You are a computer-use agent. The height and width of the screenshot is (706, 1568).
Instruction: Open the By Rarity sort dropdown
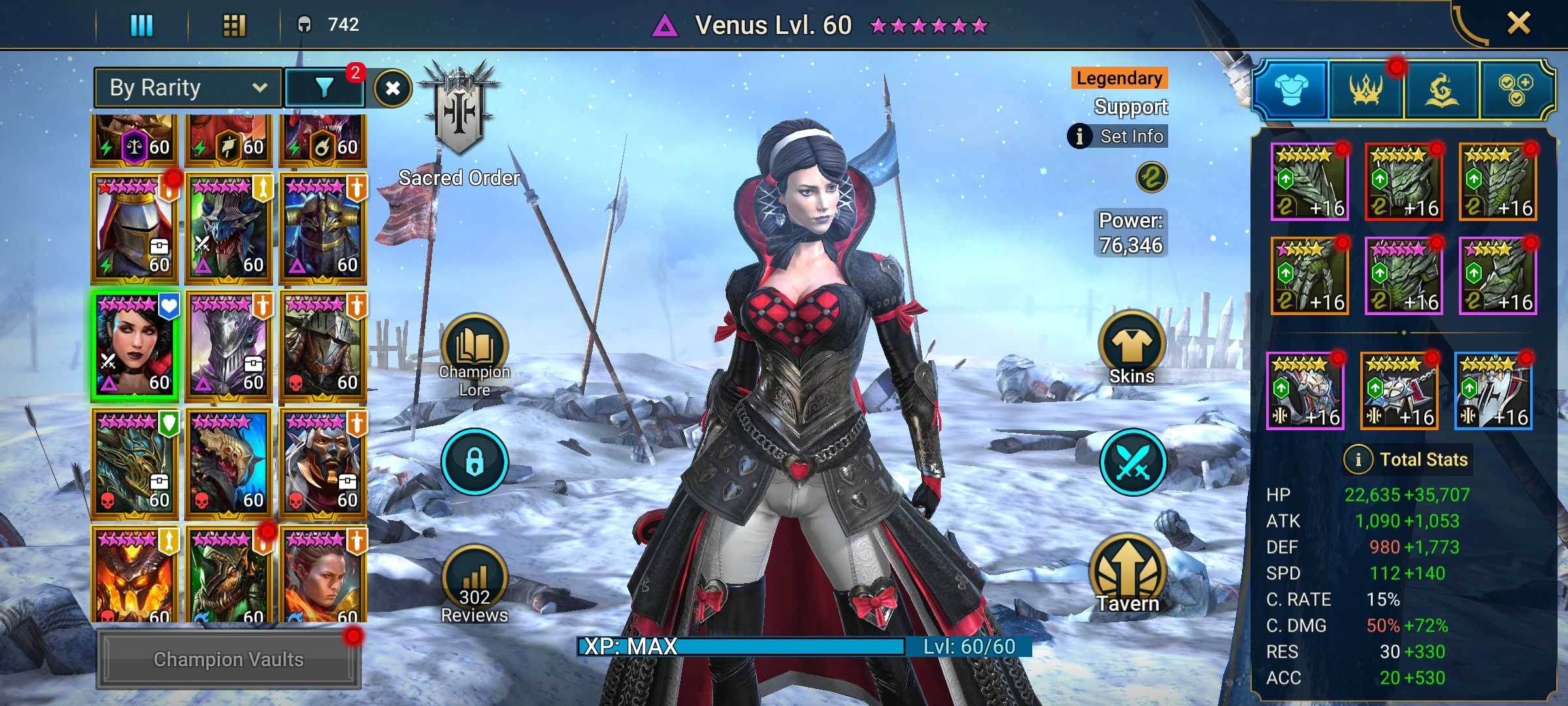point(188,88)
